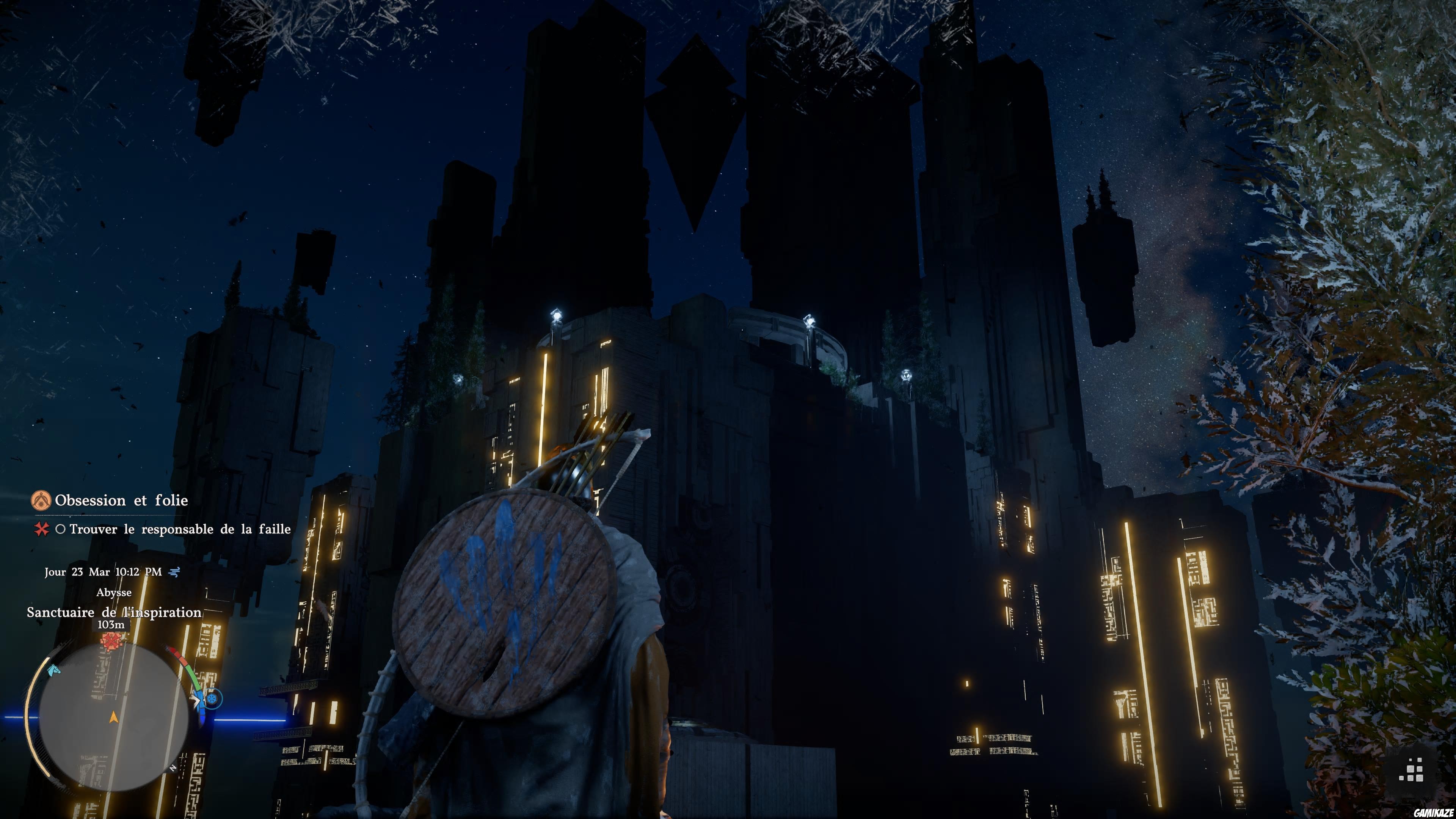Click the wind weather icon beside the clock
The image size is (1456, 819).
[175, 572]
